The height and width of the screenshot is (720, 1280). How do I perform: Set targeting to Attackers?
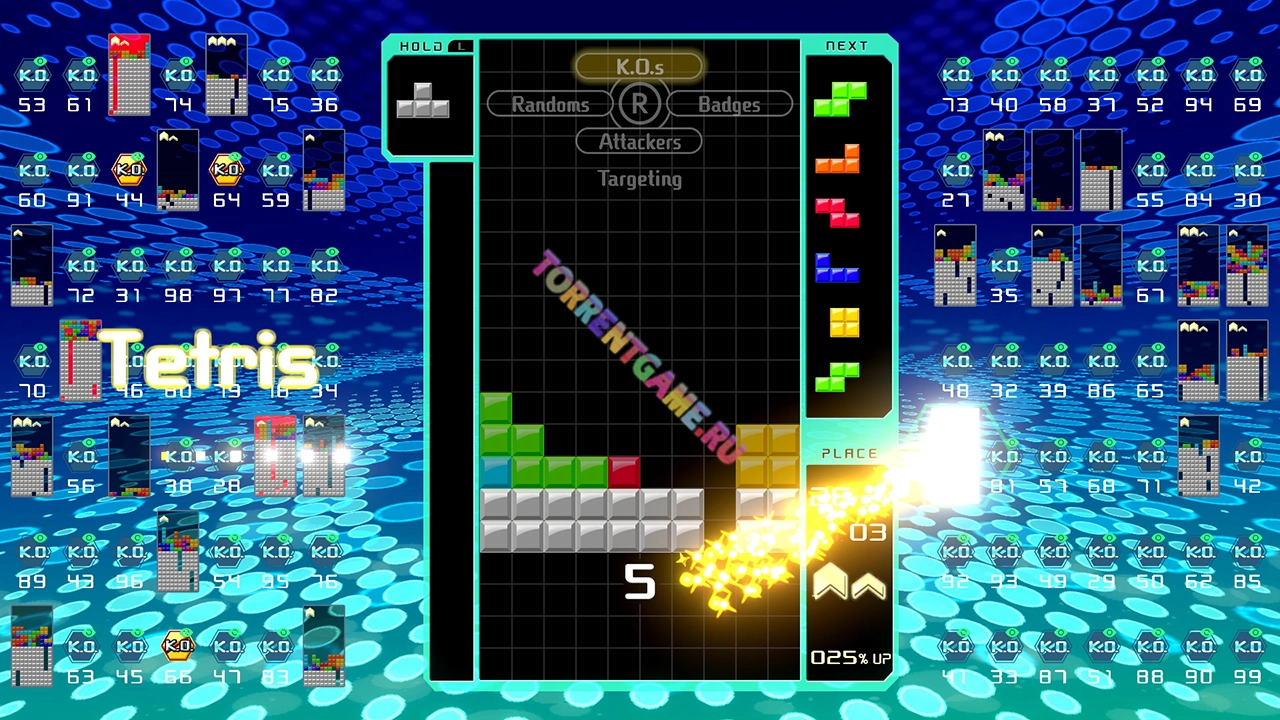click(639, 142)
